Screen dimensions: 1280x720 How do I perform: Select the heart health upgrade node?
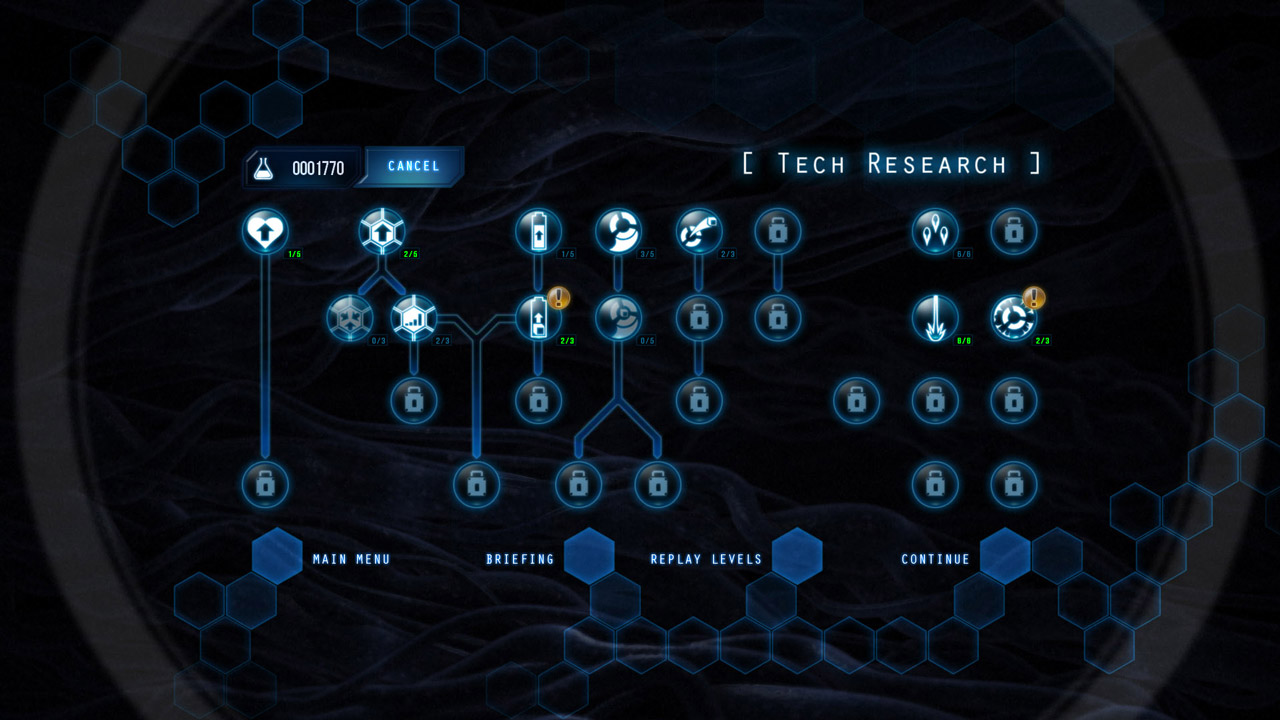point(265,230)
